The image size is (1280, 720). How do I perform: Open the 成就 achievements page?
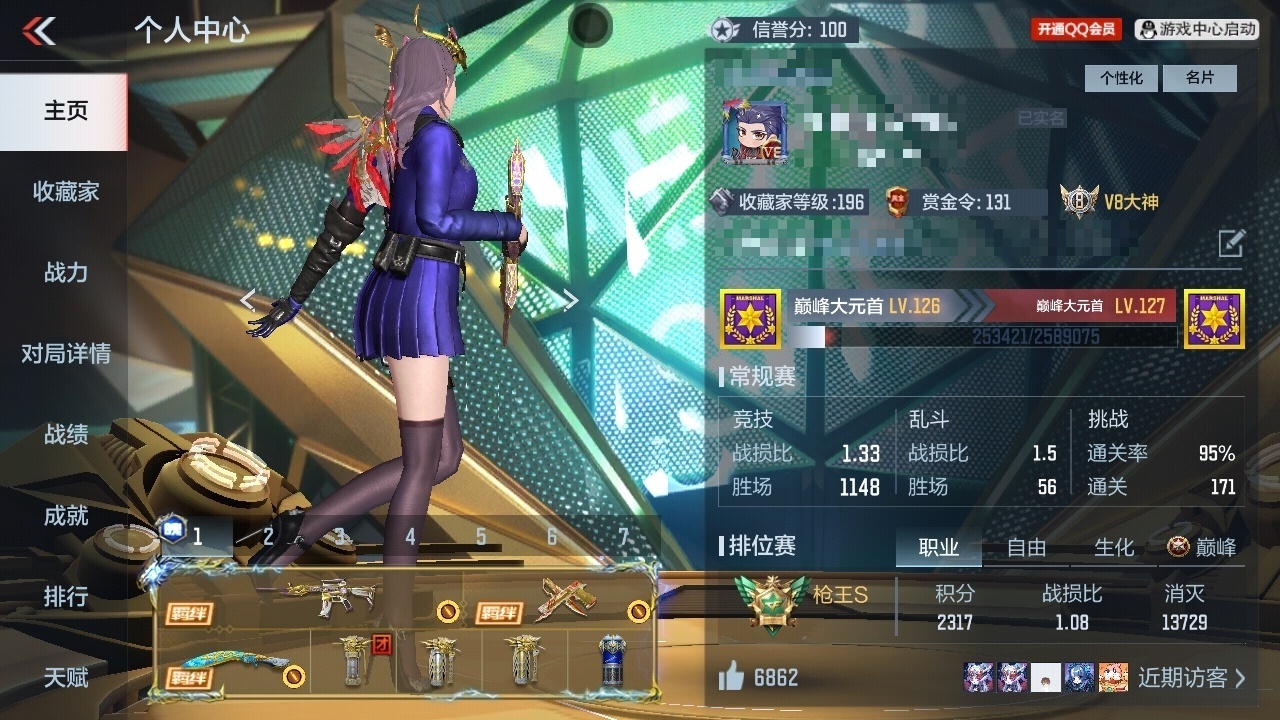65,516
